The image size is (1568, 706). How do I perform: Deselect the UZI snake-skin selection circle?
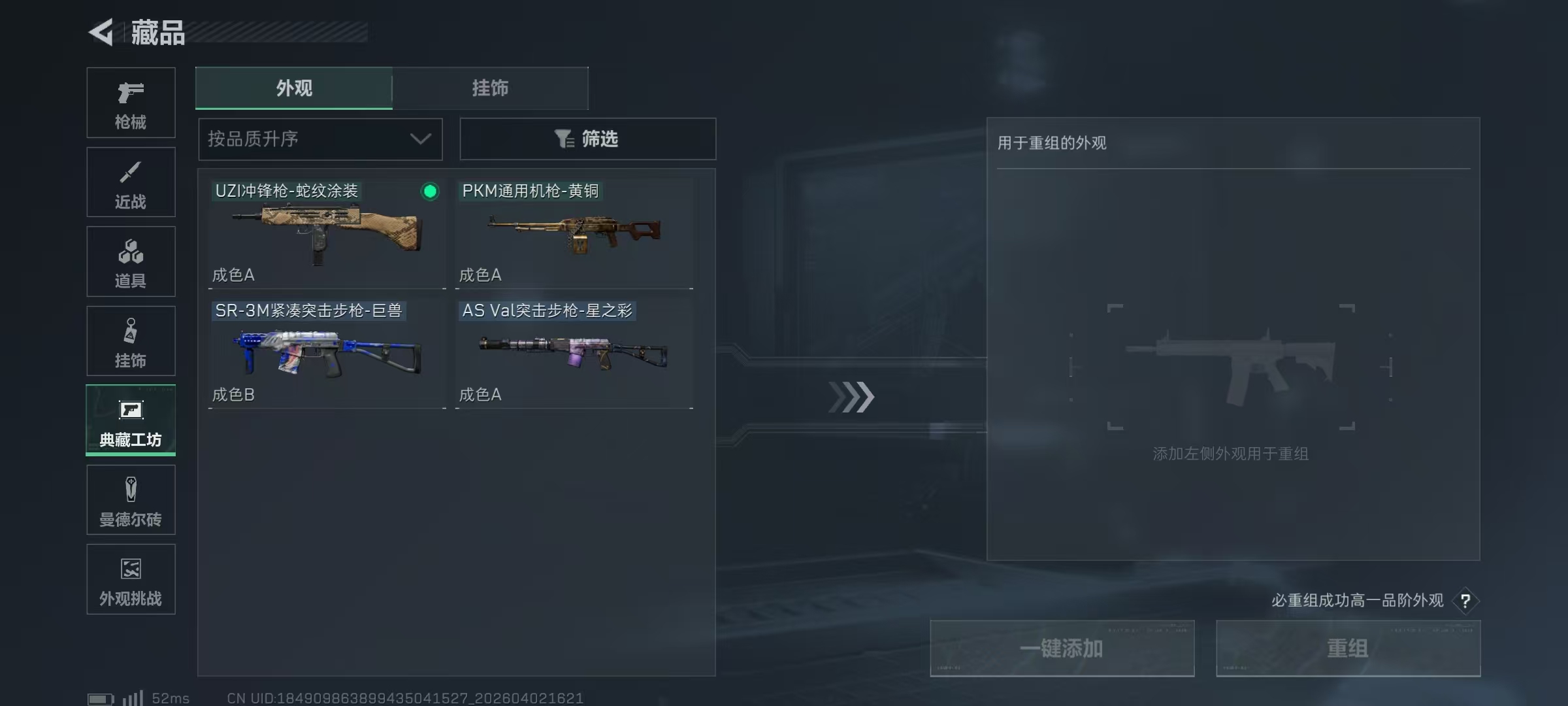(x=428, y=192)
